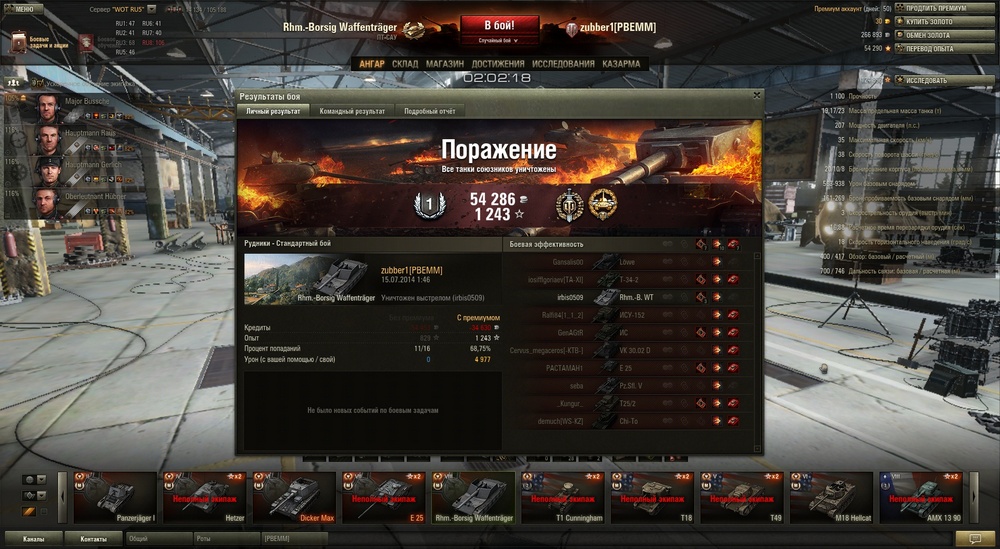Close the battle results window
The width and height of the screenshot is (1000, 549).
click(757, 95)
